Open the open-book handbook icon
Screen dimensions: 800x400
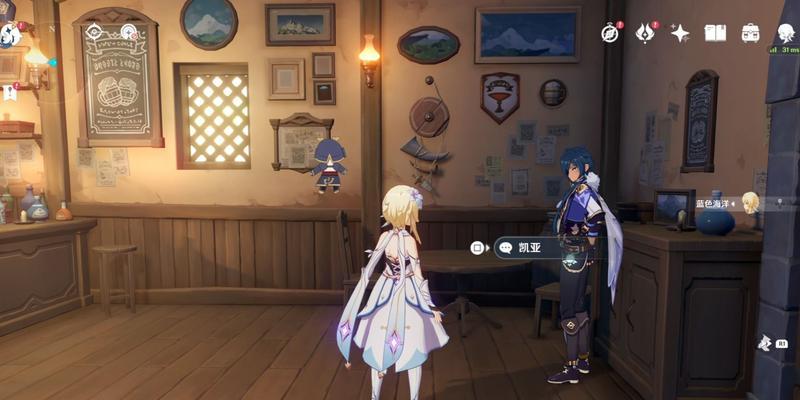(715, 33)
